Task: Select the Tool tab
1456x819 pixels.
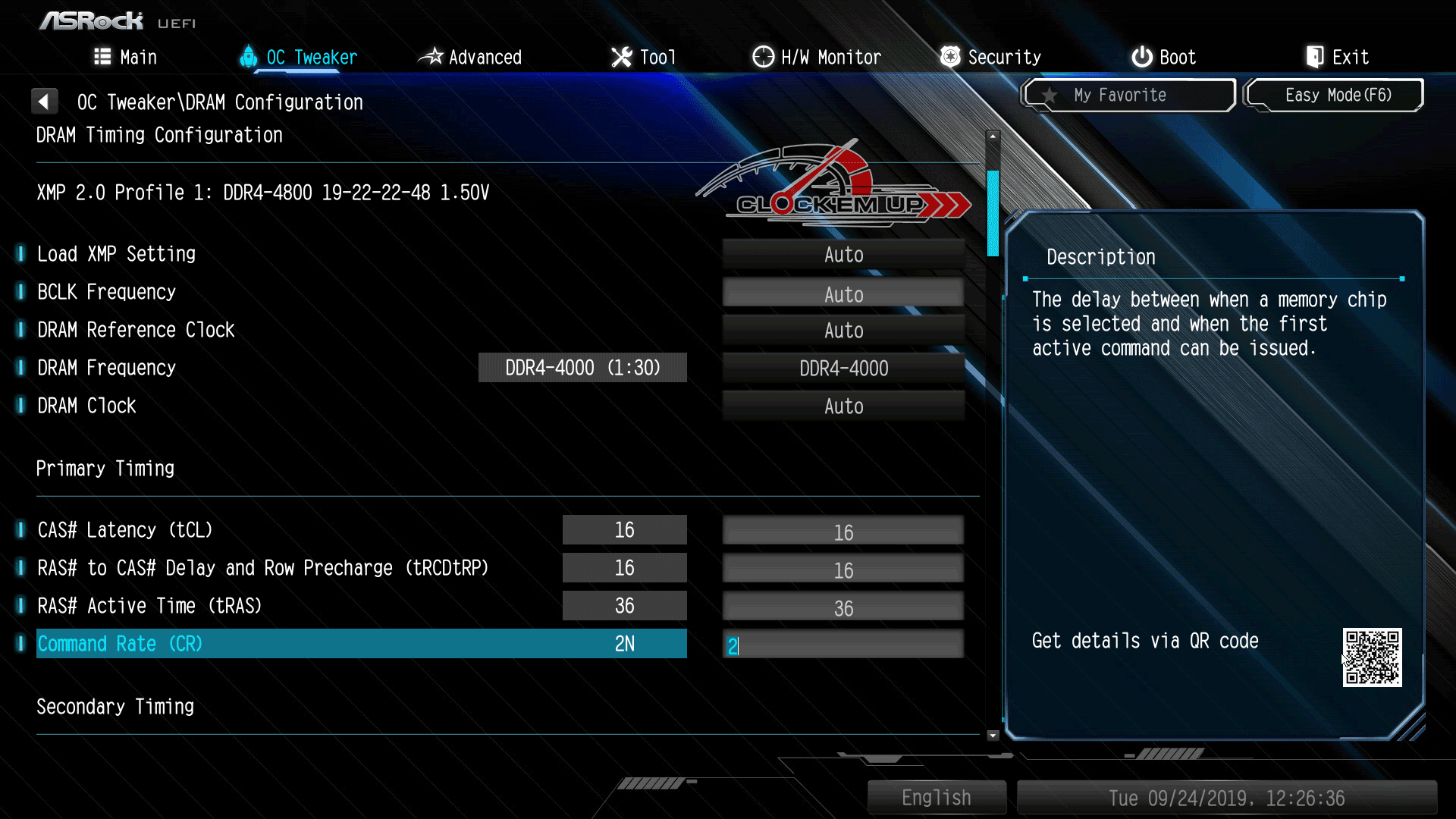Action: click(643, 57)
